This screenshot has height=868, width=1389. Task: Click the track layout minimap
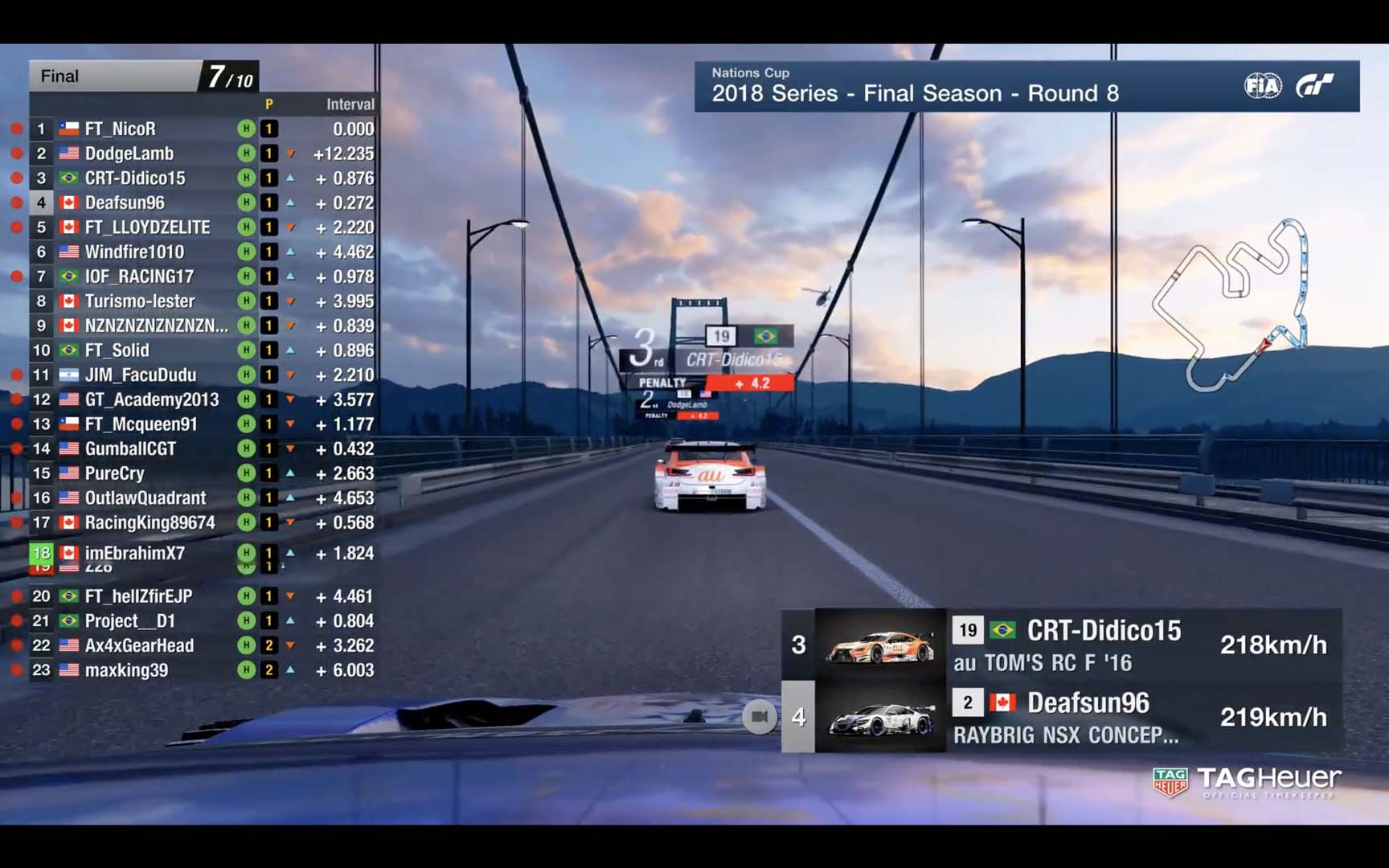point(1230,305)
